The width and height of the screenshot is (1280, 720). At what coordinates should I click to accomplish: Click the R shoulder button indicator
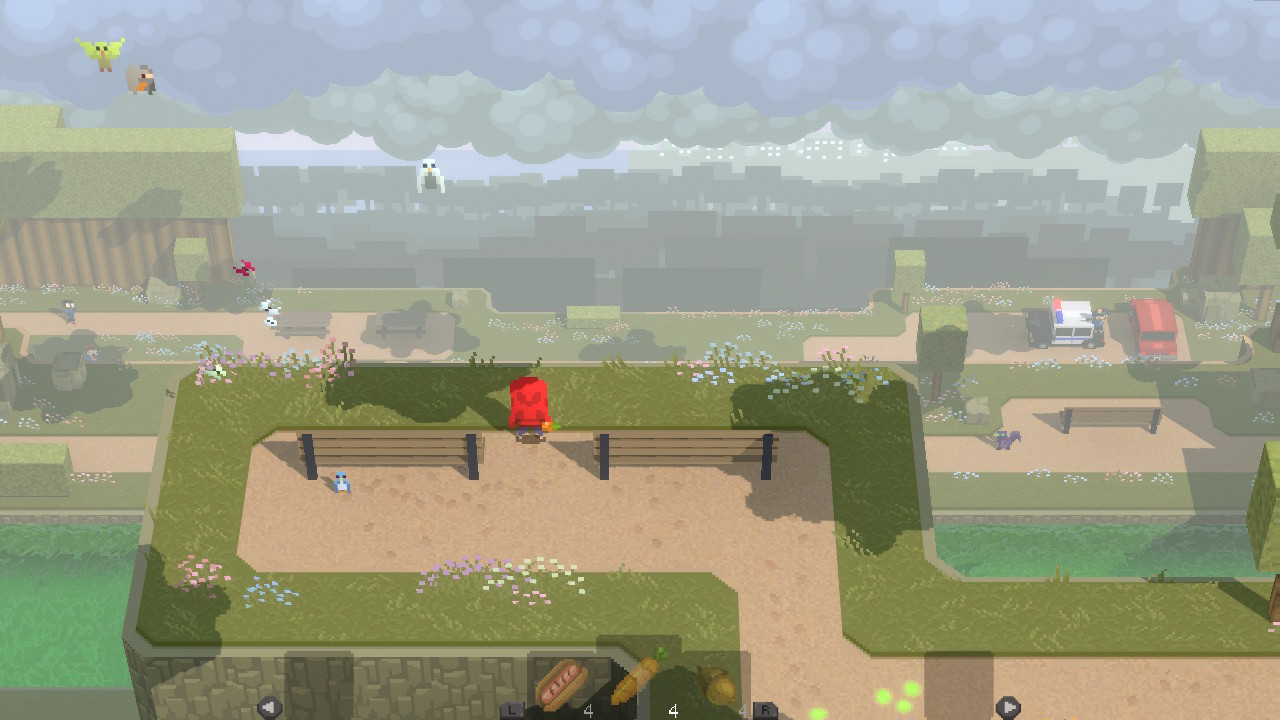point(764,707)
